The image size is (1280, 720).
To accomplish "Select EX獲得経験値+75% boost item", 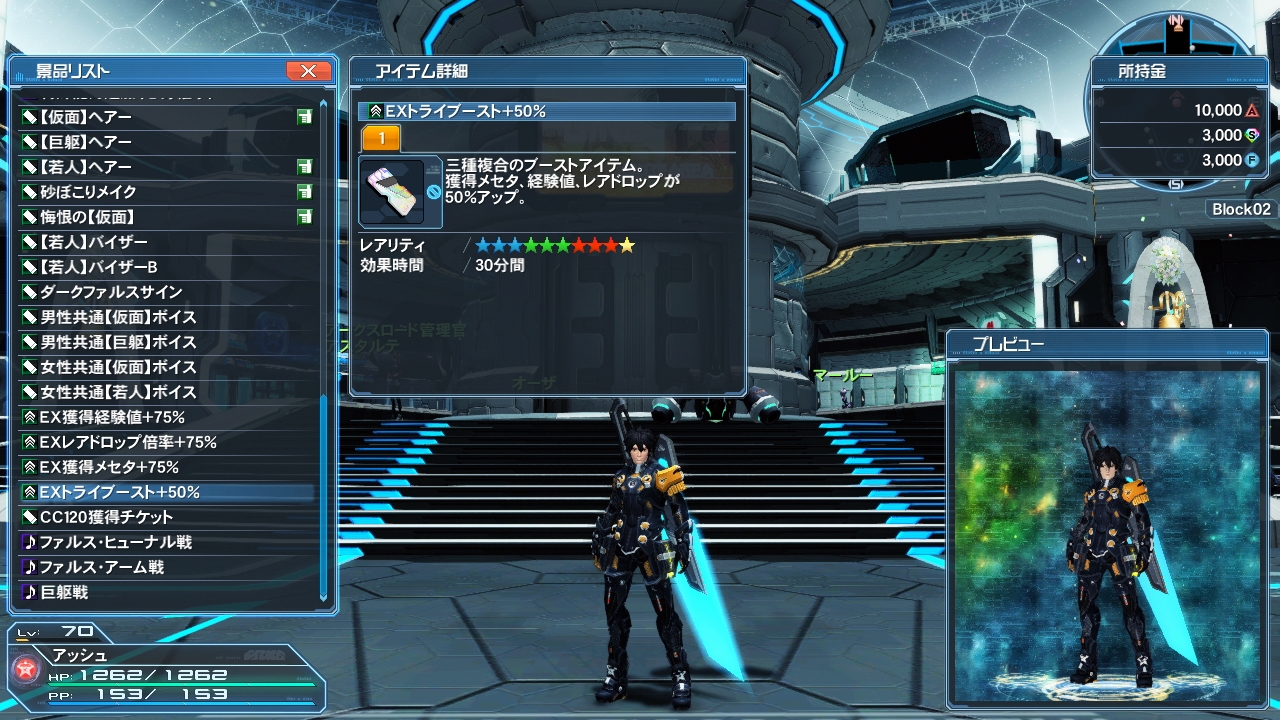I will click(x=111, y=417).
